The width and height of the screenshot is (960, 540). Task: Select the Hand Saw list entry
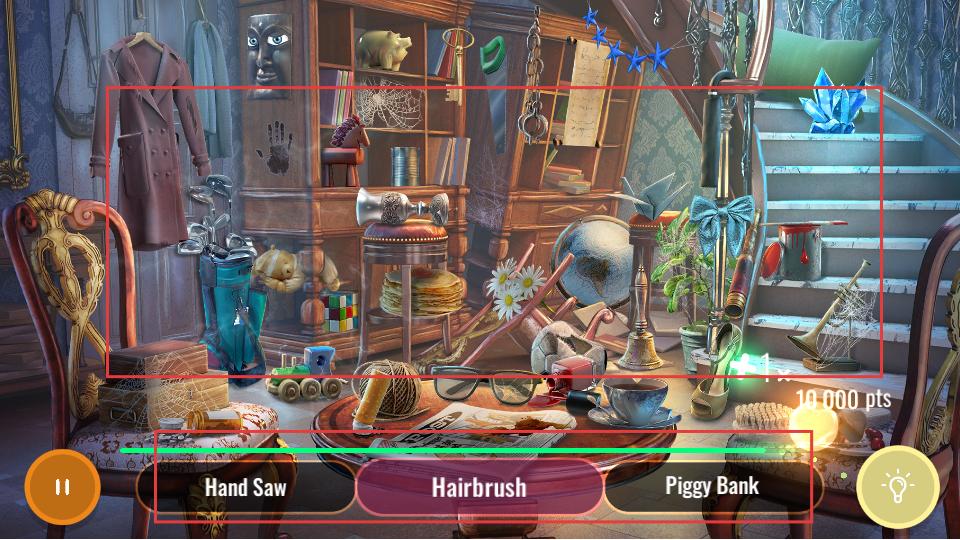coord(246,487)
